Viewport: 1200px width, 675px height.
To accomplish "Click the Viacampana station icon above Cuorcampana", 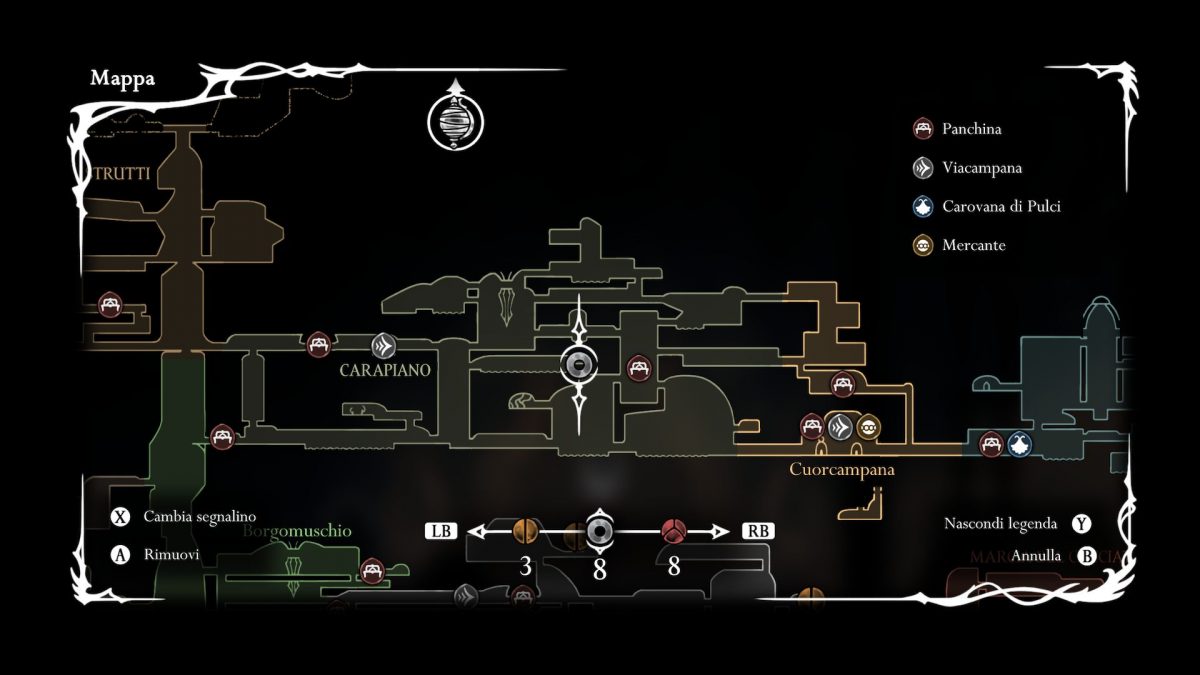I will [x=842, y=427].
